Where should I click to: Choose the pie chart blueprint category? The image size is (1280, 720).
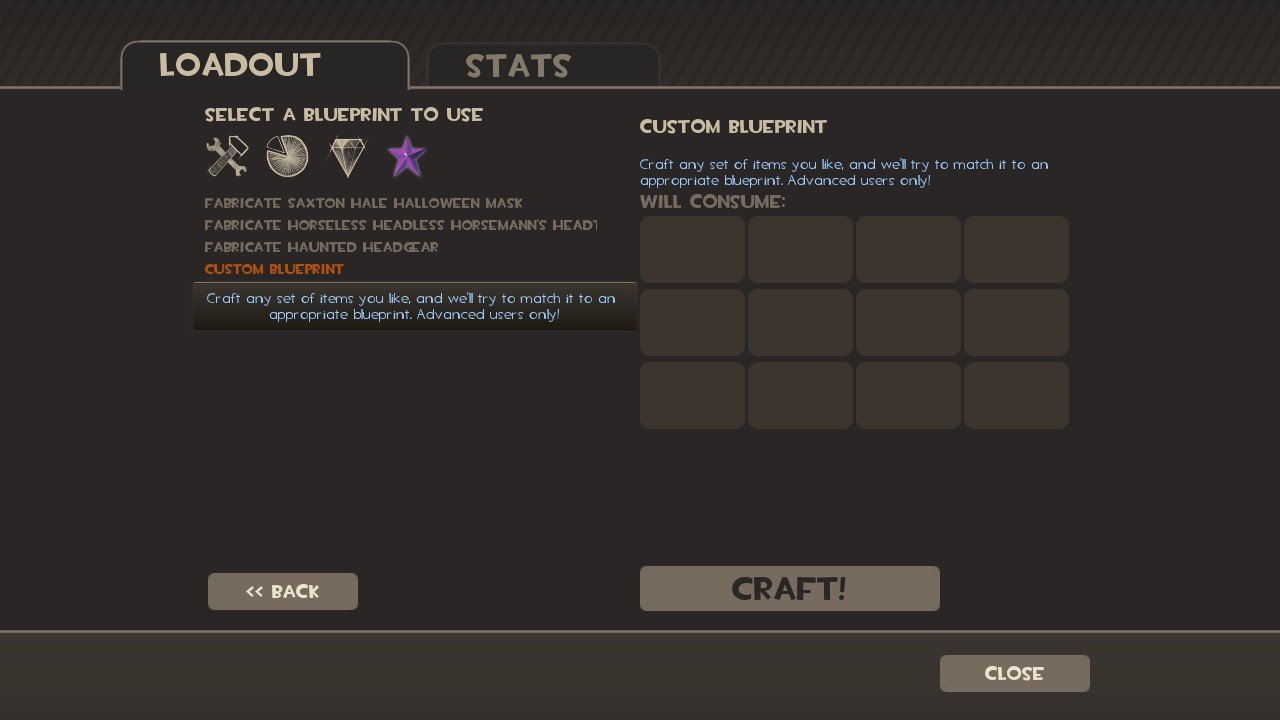tap(287, 157)
